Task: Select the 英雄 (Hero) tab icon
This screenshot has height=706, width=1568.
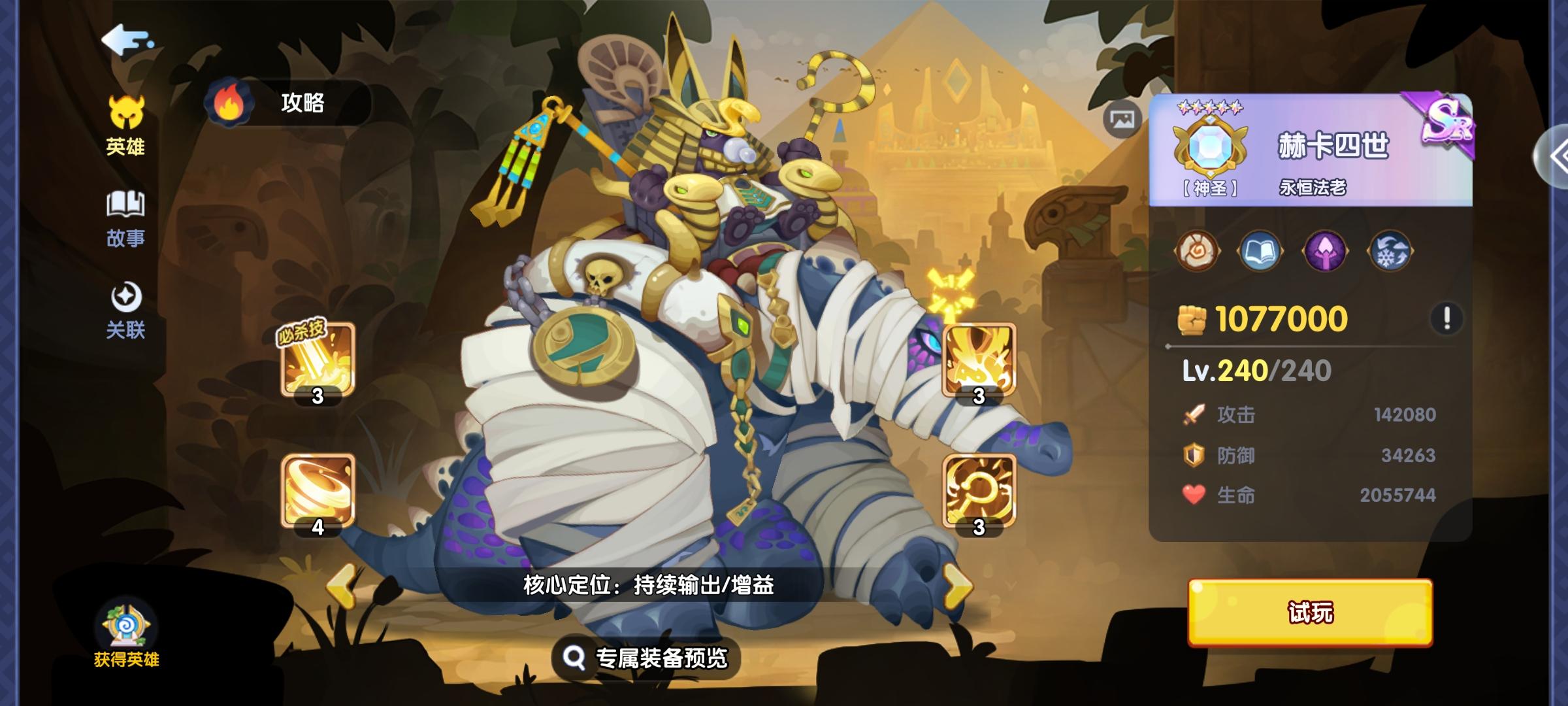Action: tap(125, 113)
